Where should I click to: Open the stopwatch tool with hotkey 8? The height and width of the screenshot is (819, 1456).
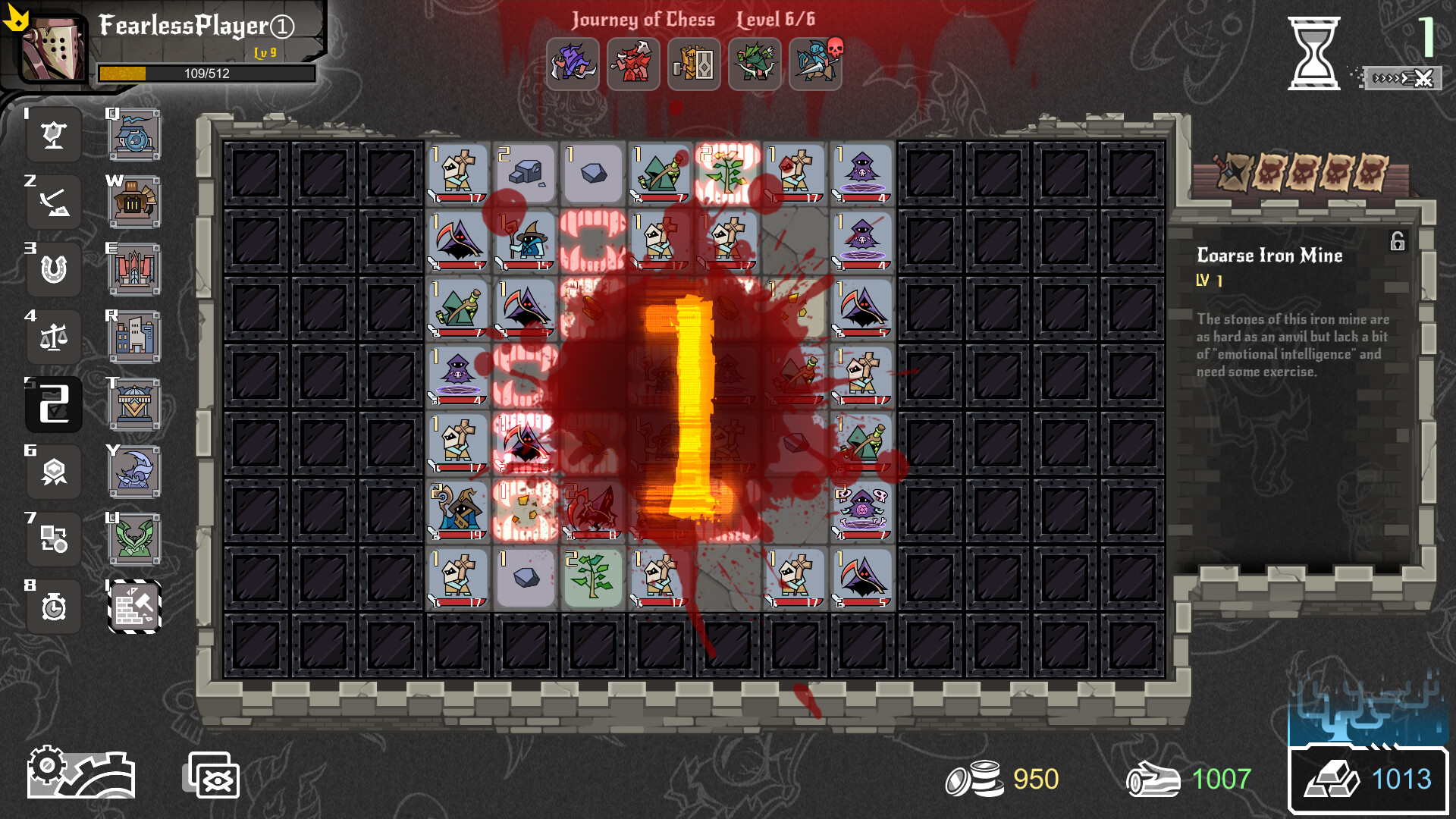(x=53, y=607)
